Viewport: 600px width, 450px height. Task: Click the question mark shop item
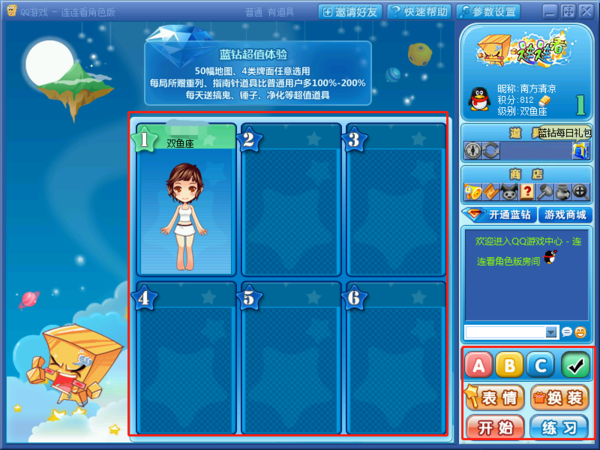click(x=527, y=192)
